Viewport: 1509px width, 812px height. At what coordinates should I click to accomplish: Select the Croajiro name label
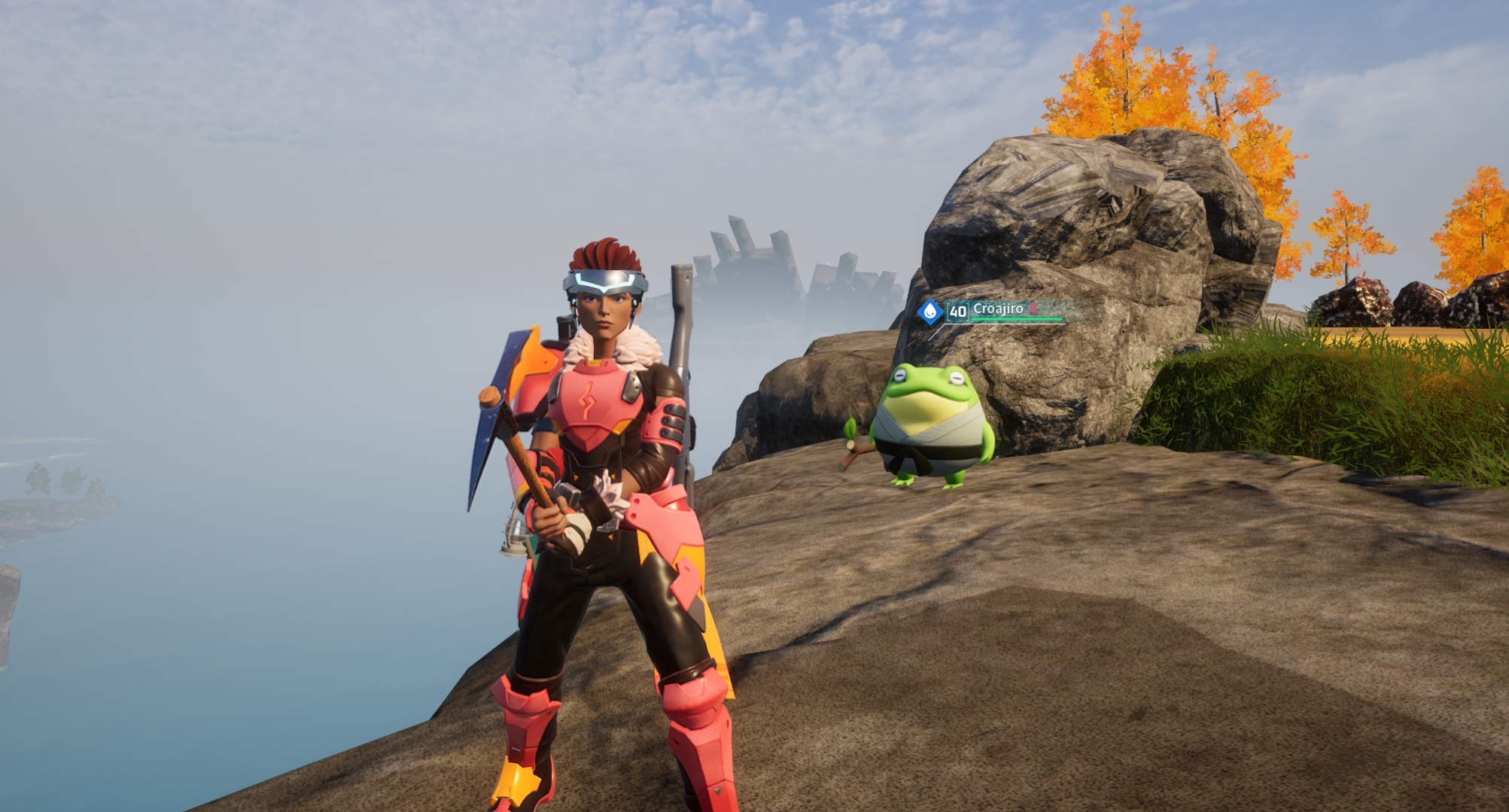tap(998, 308)
